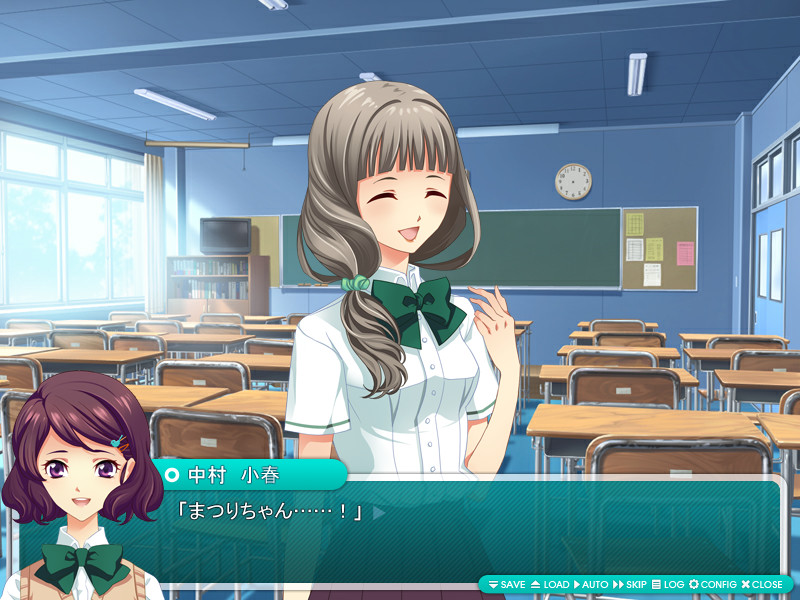Enable AUTO text advance

[x=591, y=584]
